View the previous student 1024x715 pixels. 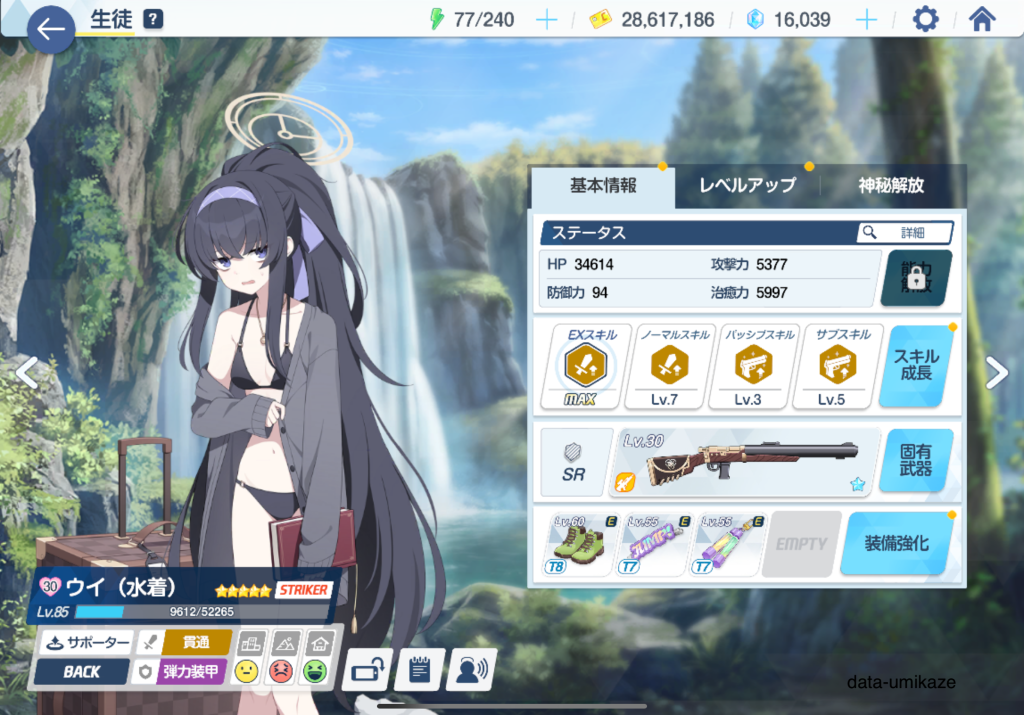(27, 373)
